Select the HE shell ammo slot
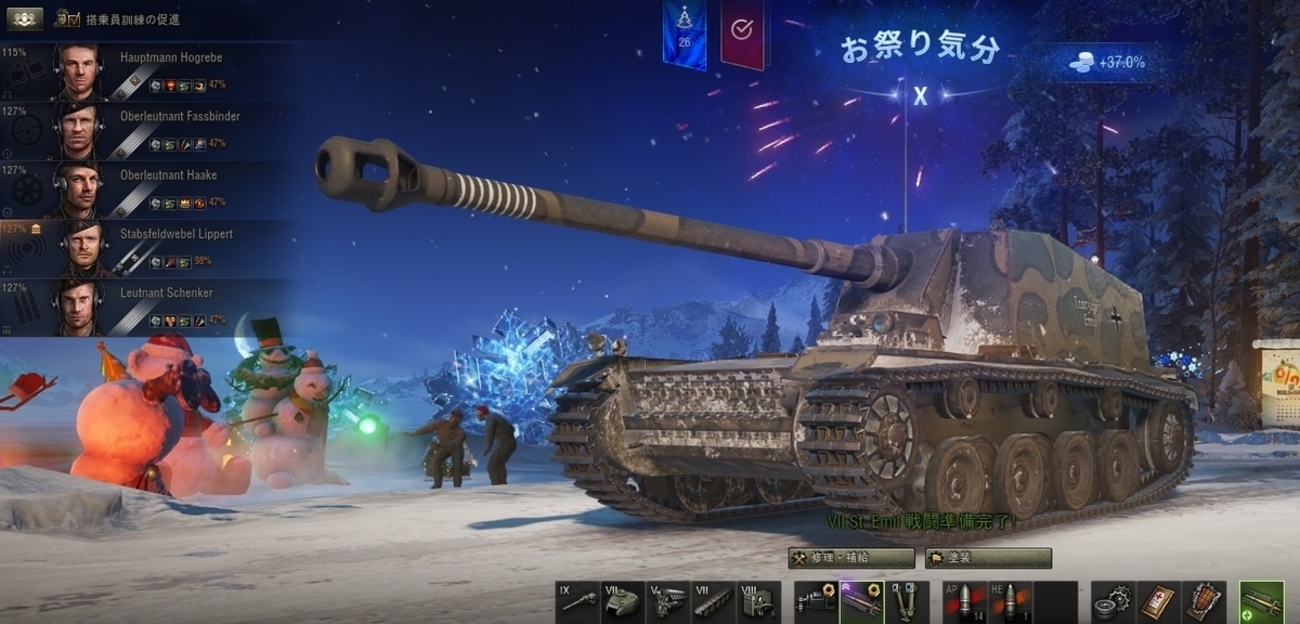1300x624 pixels. pyautogui.click(x=1010, y=601)
